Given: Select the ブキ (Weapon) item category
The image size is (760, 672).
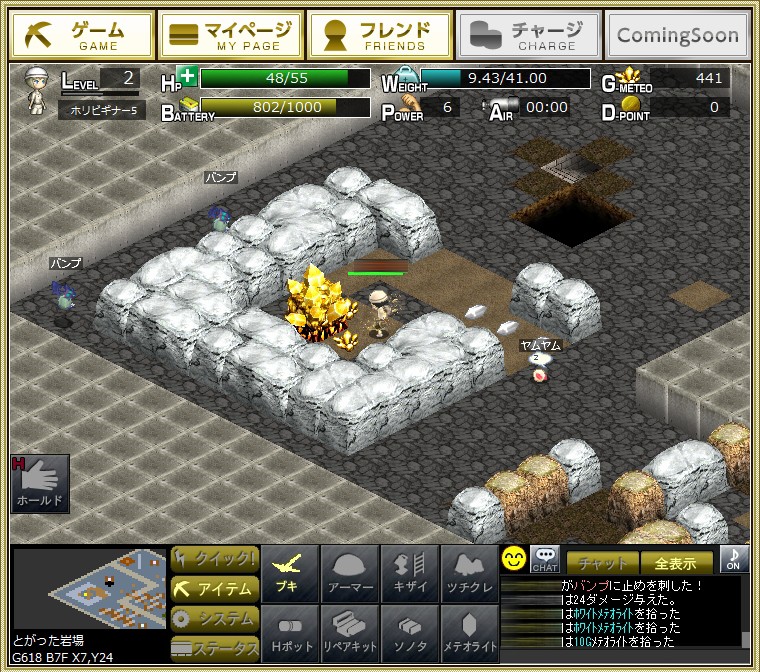Looking at the screenshot, I should [x=290, y=574].
